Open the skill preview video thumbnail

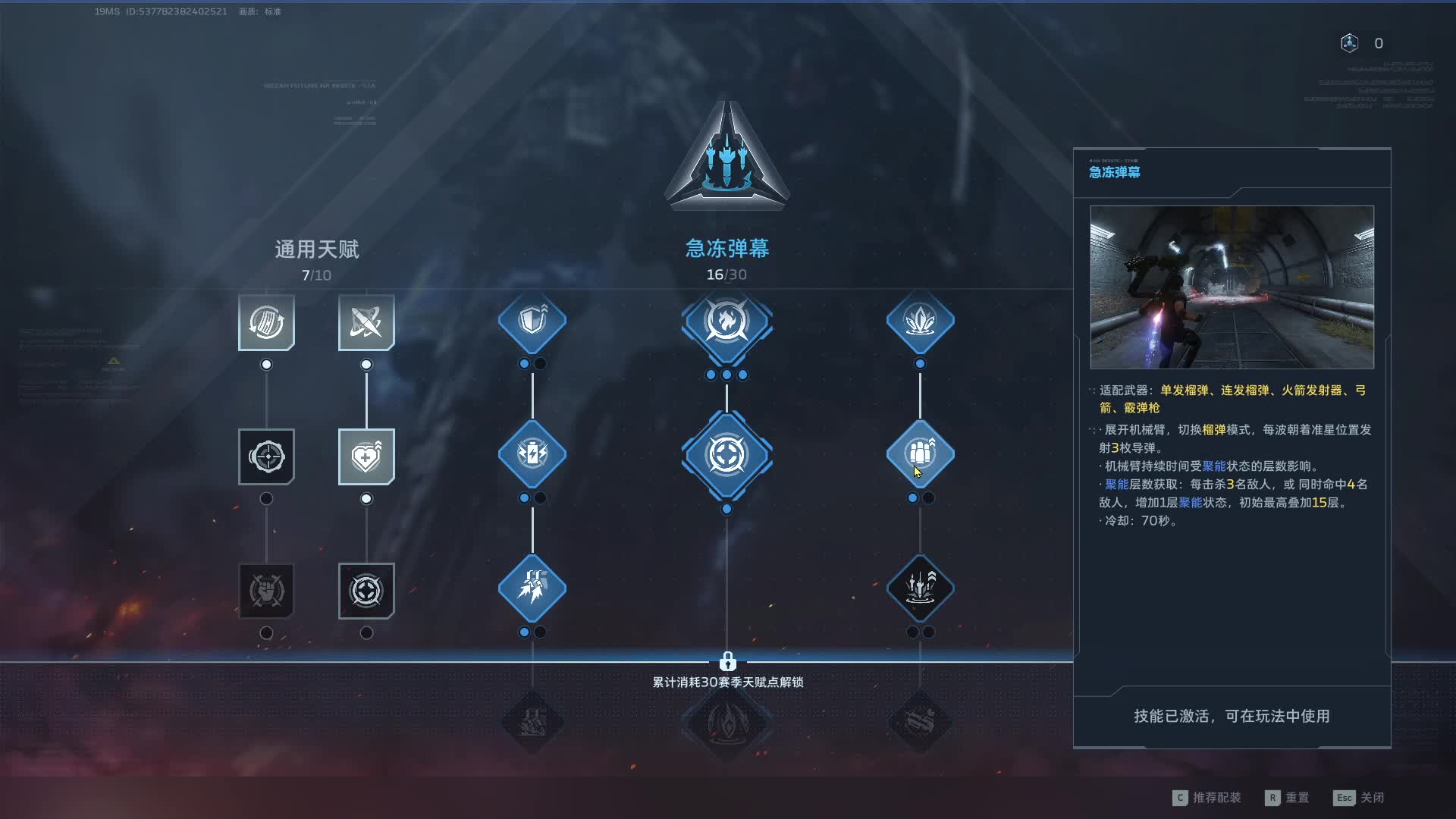point(1232,287)
